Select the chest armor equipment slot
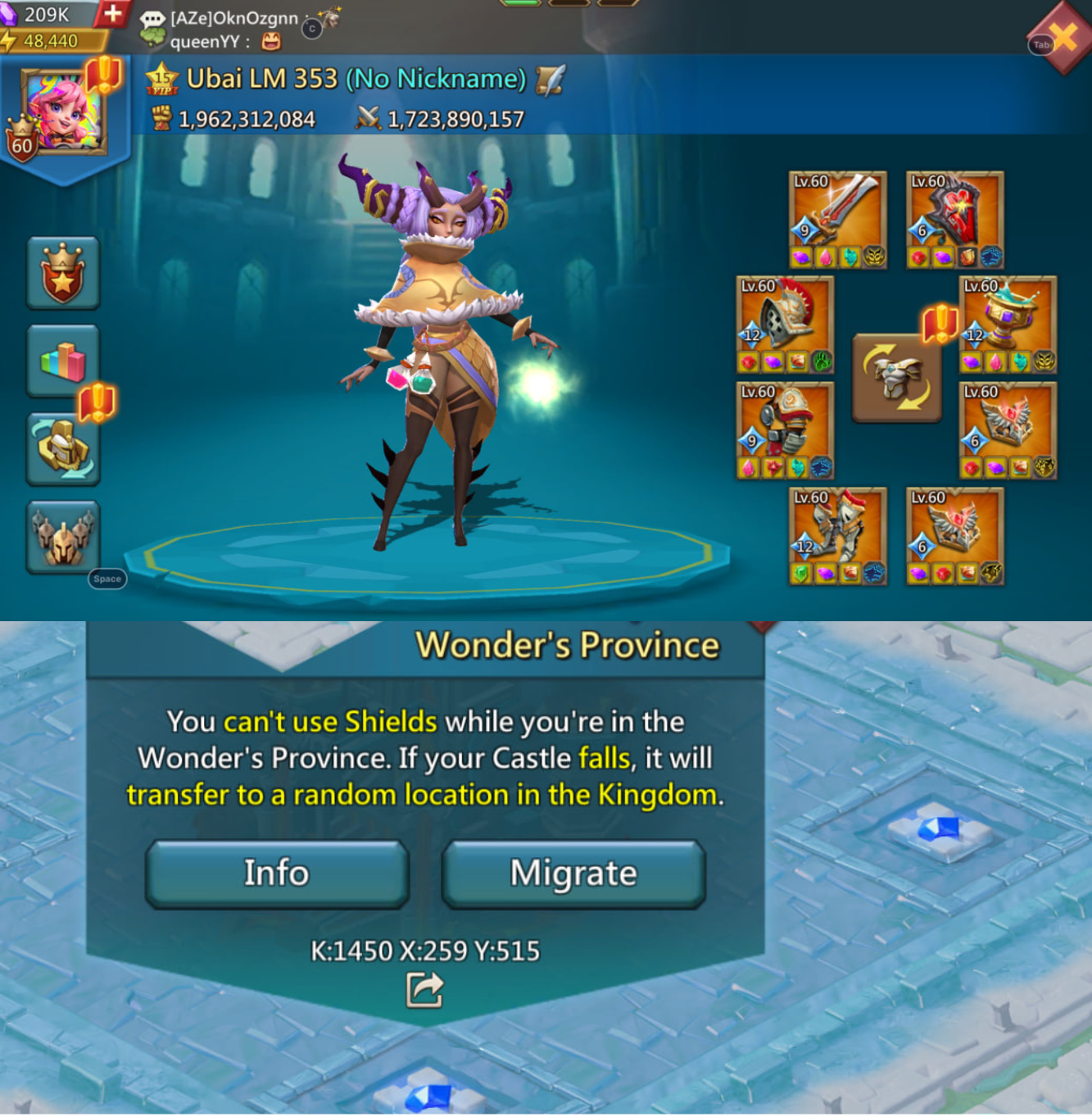1092x1117 pixels. (785, 430)
